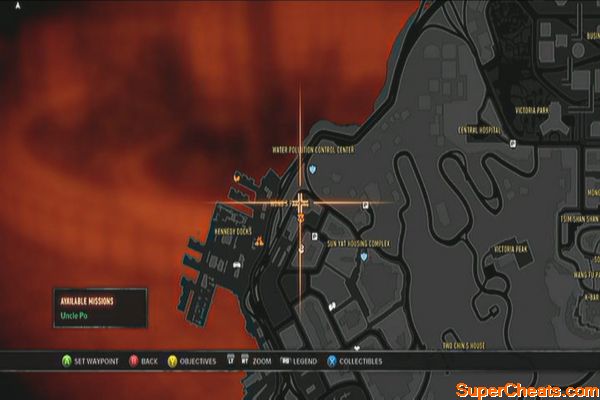Open the SuperCheats.com watermark link
Viewport: 600px width, 400px height.
(x=526, y=387)
